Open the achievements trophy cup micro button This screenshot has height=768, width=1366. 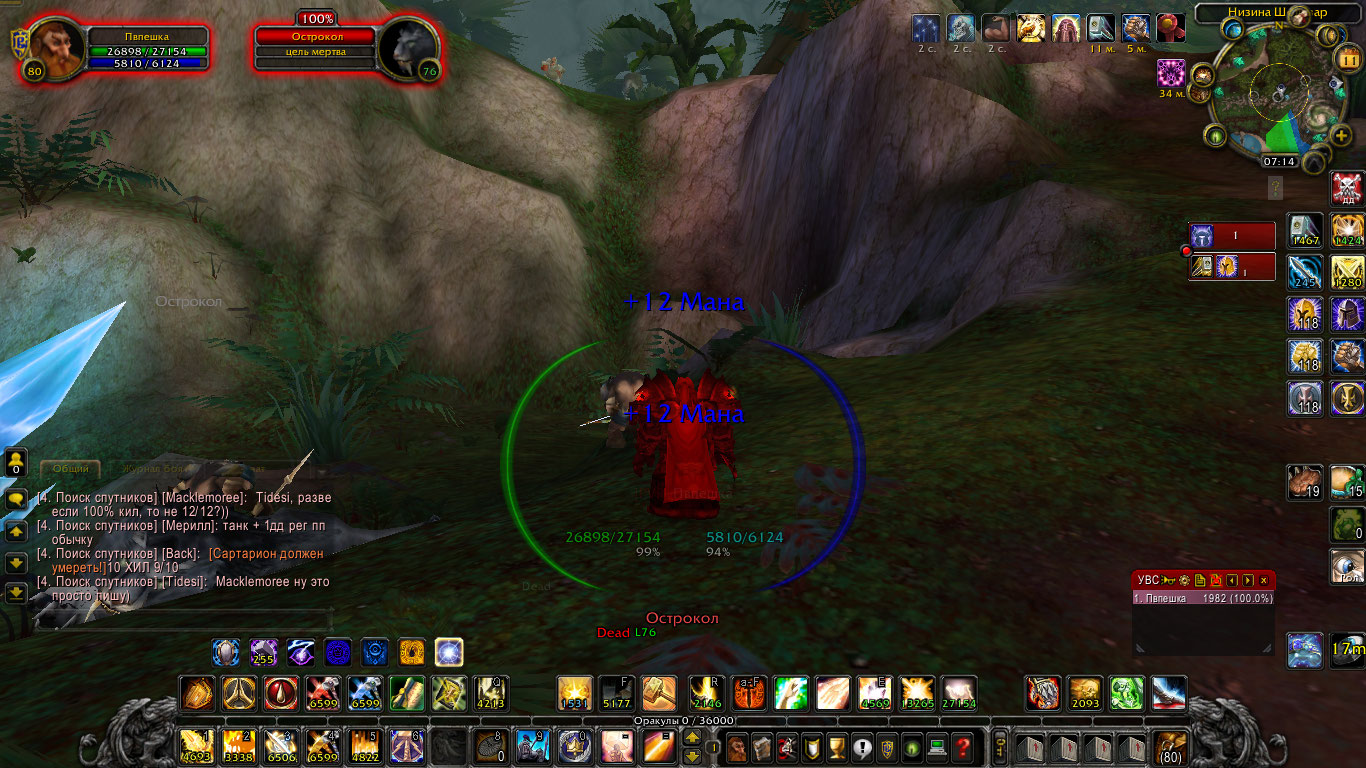click(x=837, y=747)
